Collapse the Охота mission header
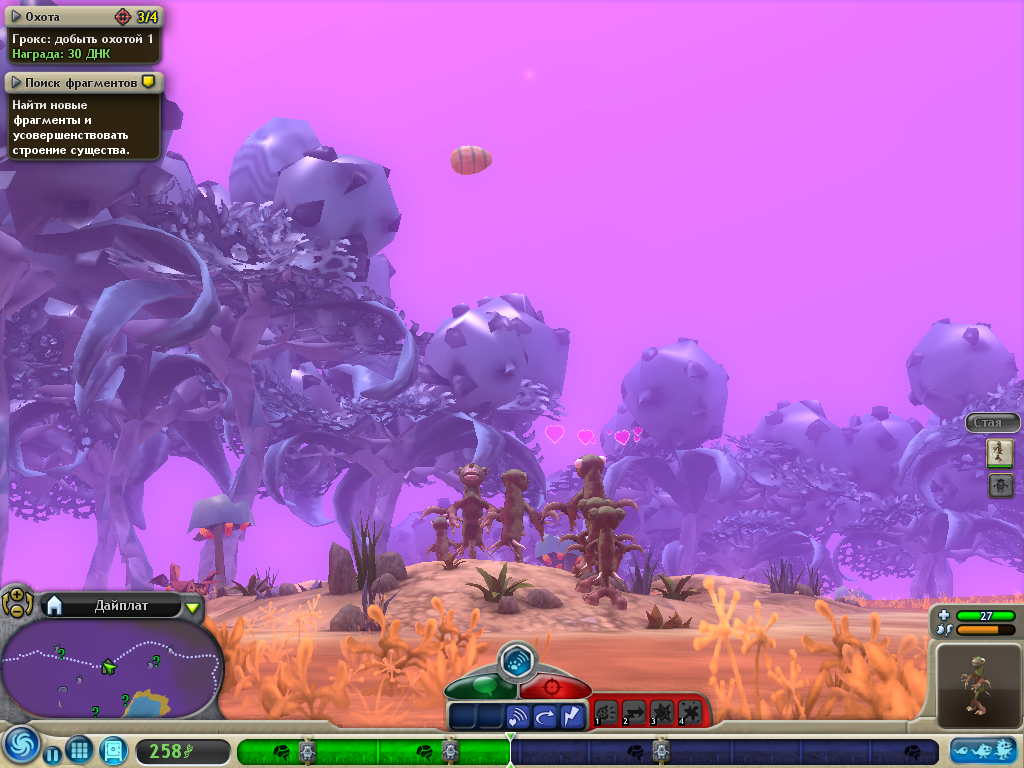Viewport: 1024px width, 768px height. click(x=17, y=16)
